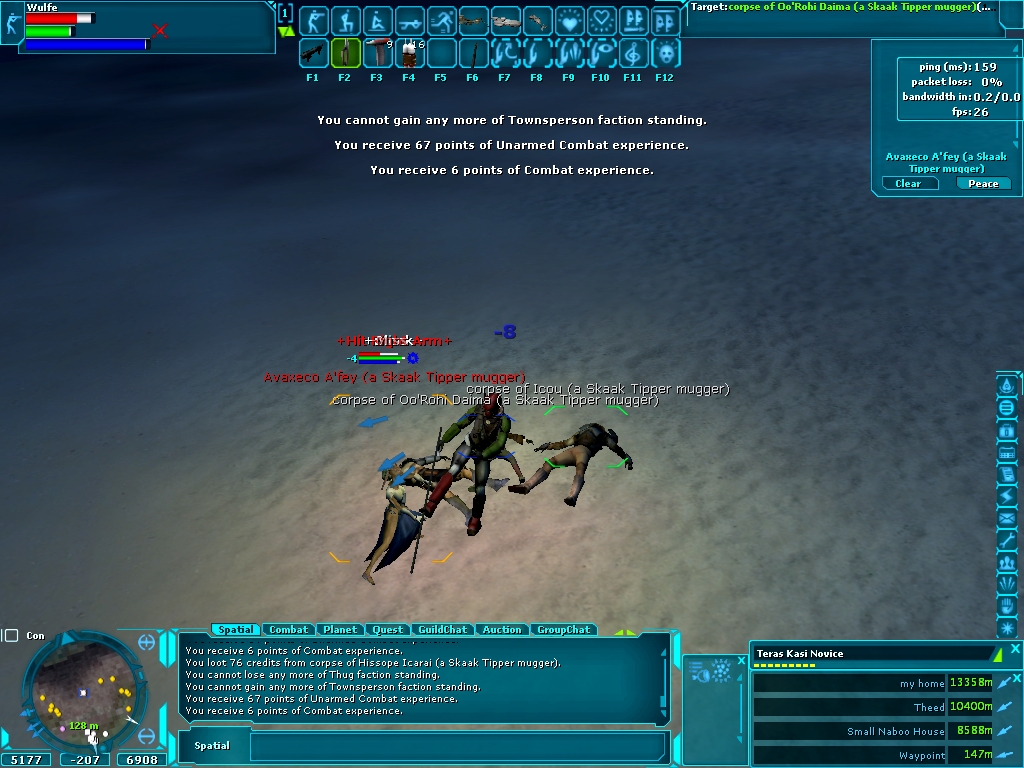The width and height of the screenshot is (1024, 768).
Task: Close the Teras Kasi Novice tracker
Action: 1015,651
